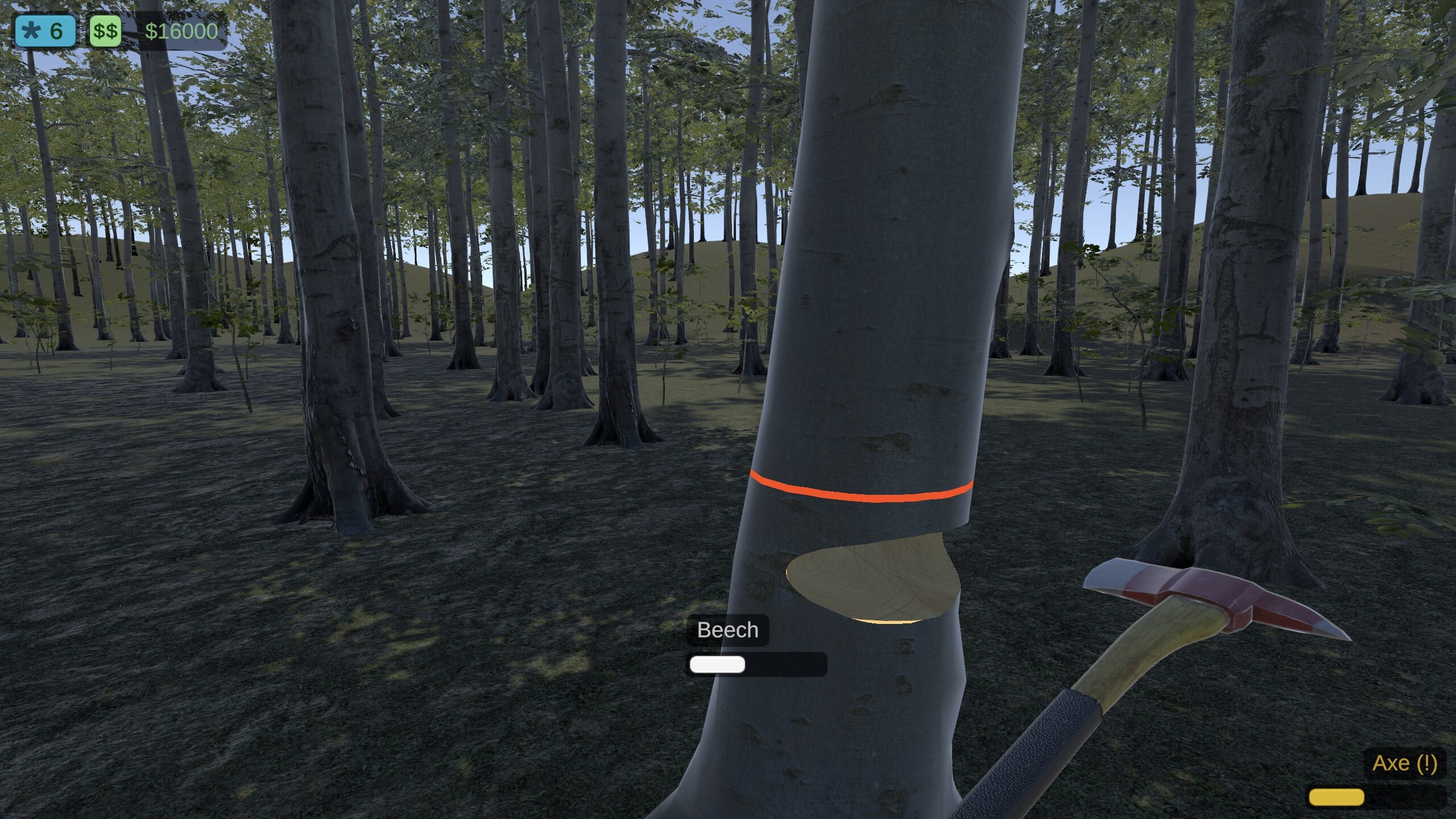
Task: Click the Beech species label
Action: coord(727,630)
